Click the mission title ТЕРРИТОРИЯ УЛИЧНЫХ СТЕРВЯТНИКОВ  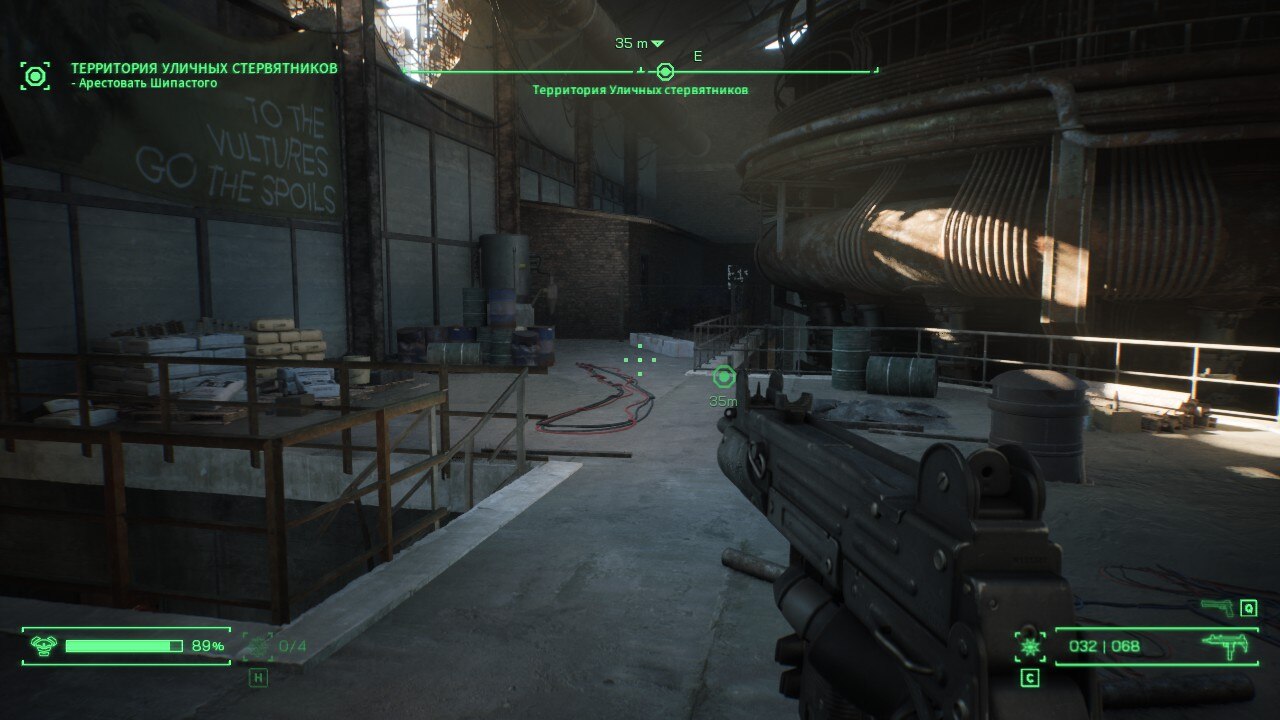pyautogui.click(x=203, y=67)
